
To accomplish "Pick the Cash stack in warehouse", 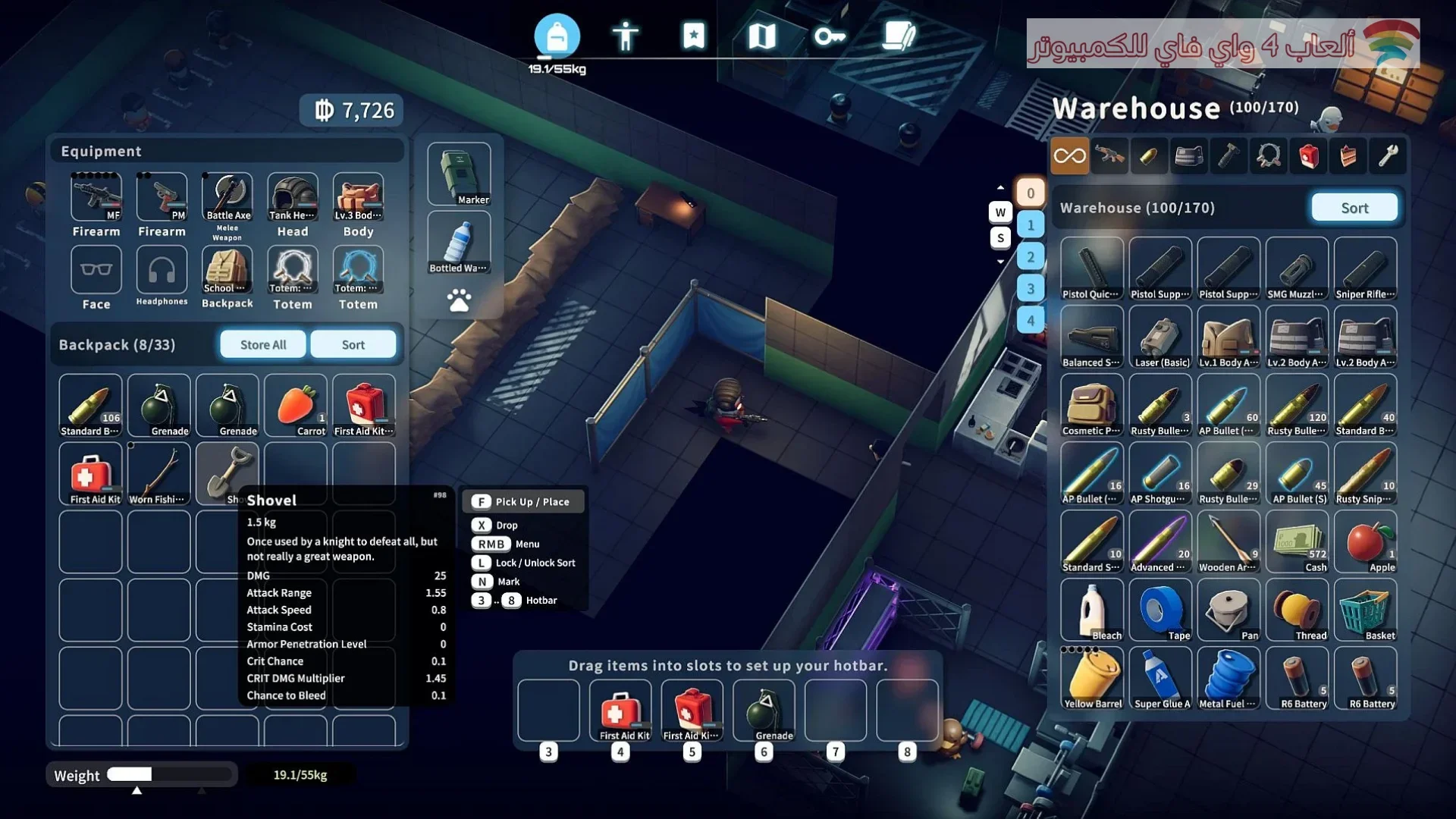I will pyautogui.click(x=1297, y=542).
